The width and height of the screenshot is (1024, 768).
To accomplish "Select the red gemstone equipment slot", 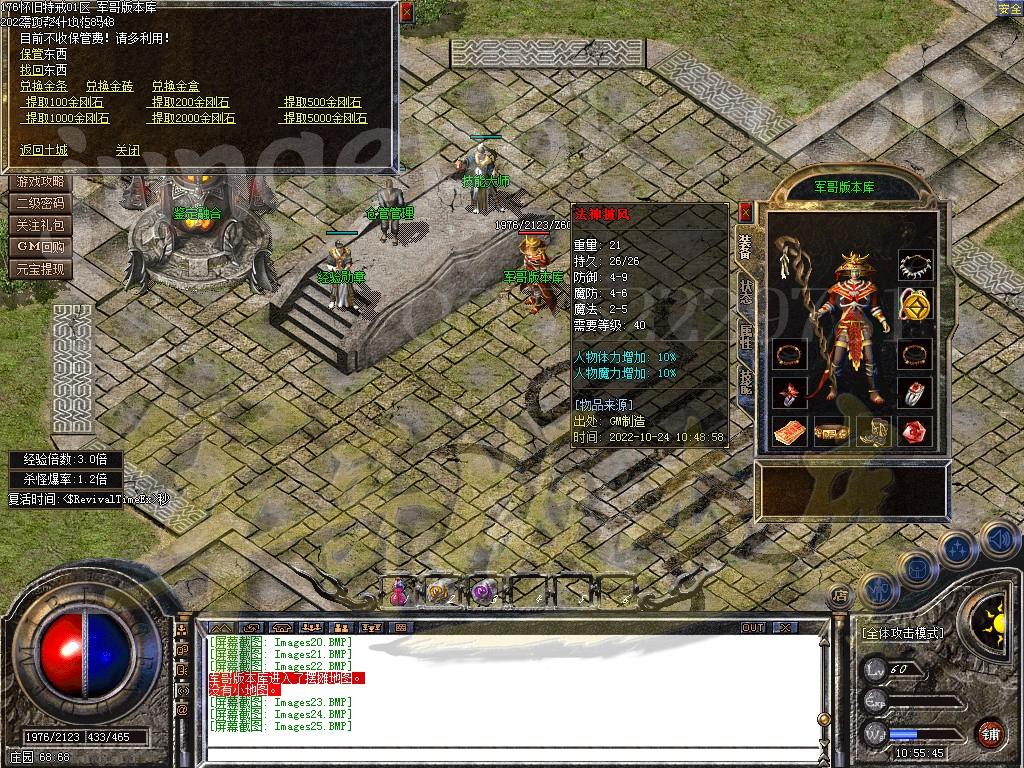I will 915,431.
